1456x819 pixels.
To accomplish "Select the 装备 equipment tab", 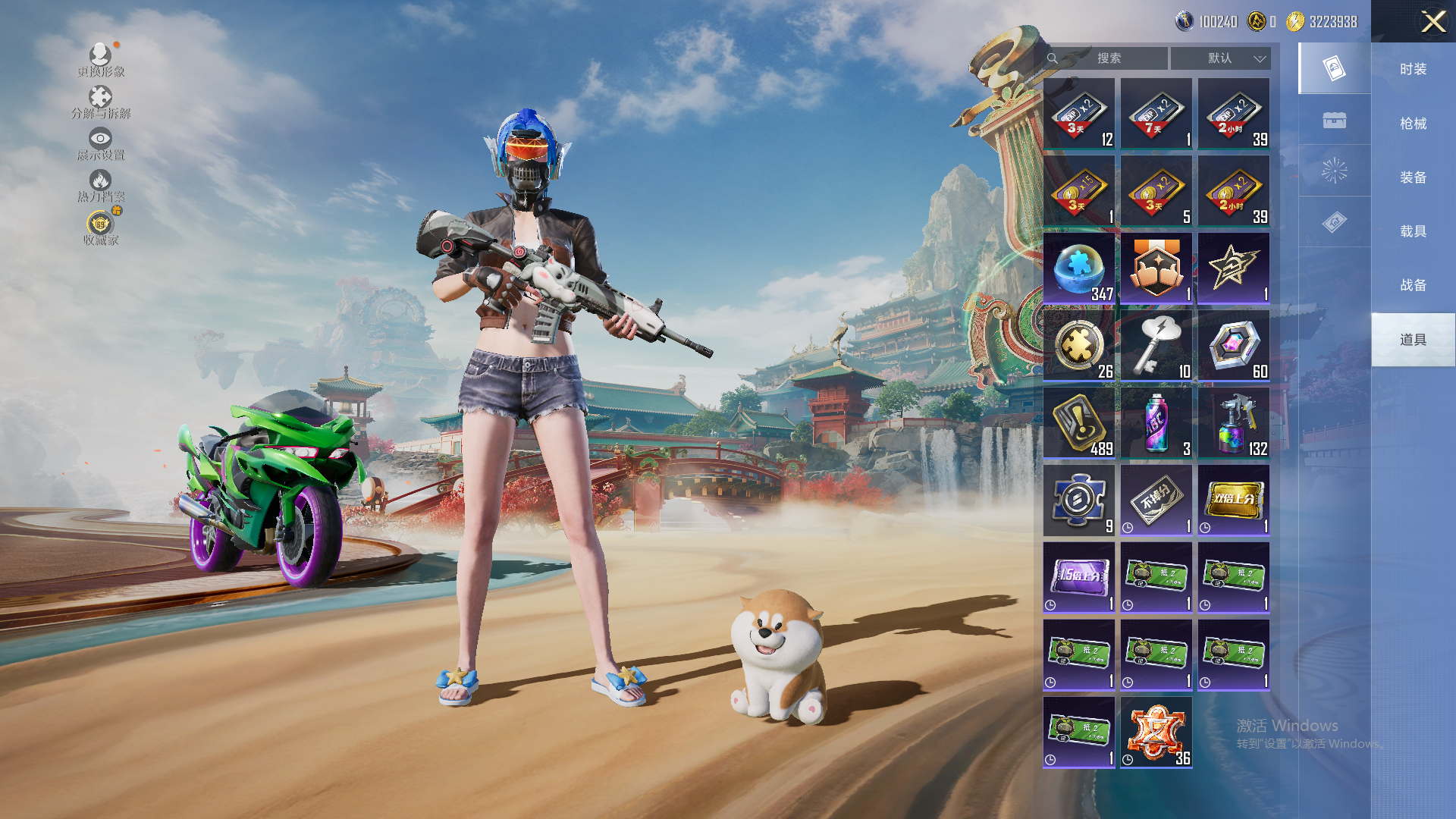I will (x=1413, y=177).
